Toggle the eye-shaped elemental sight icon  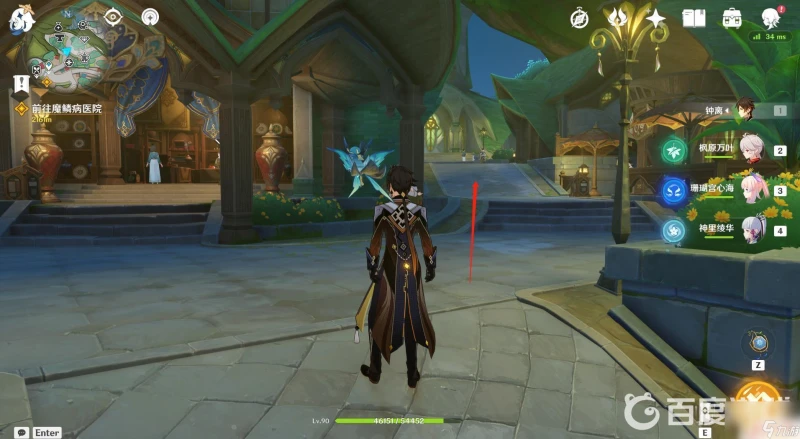pos(113,17)
